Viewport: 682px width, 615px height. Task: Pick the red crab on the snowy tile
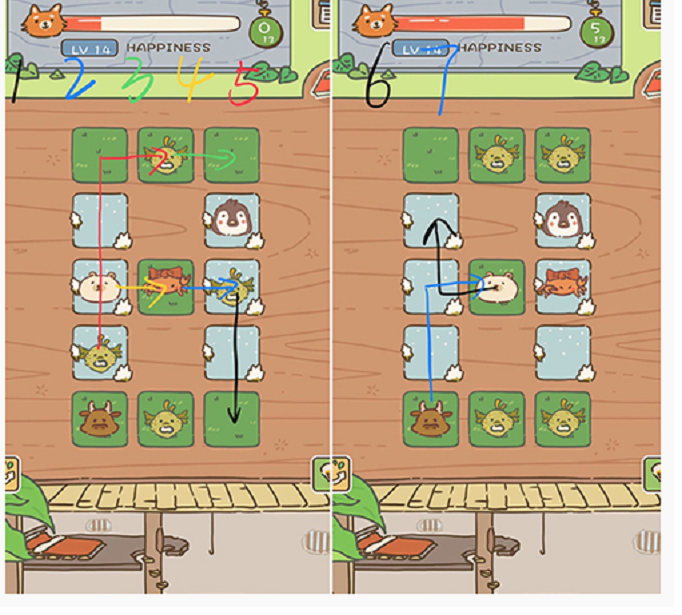pyautogui.click(x=563, y=285)
